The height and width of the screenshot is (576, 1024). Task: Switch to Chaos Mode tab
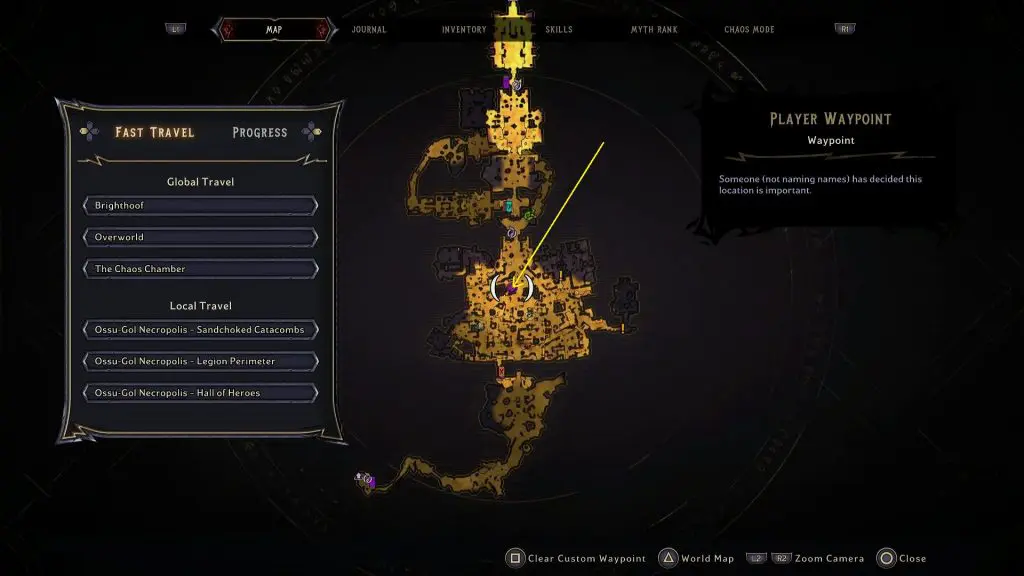(x=750, y=29)
